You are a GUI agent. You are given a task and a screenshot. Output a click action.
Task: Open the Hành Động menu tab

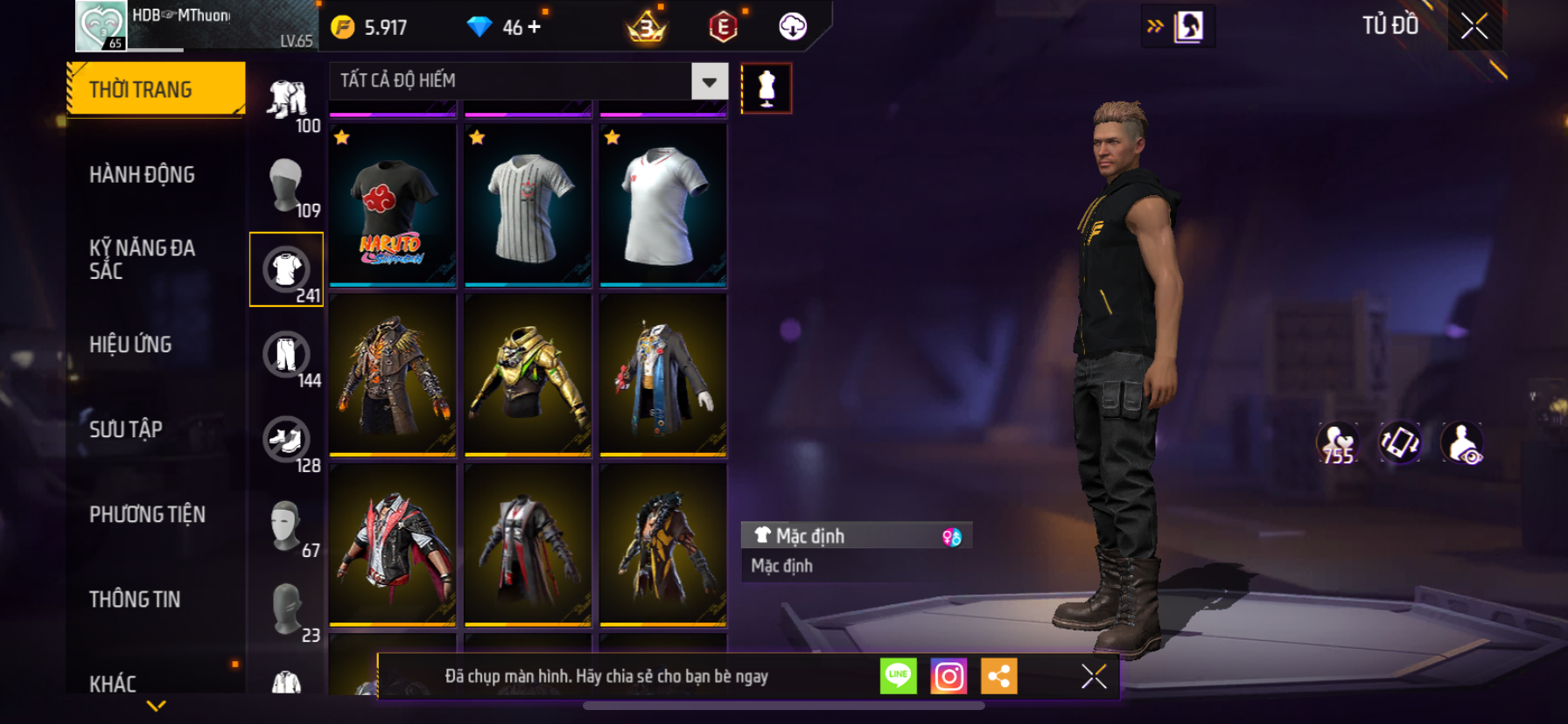tap(142, 175)
